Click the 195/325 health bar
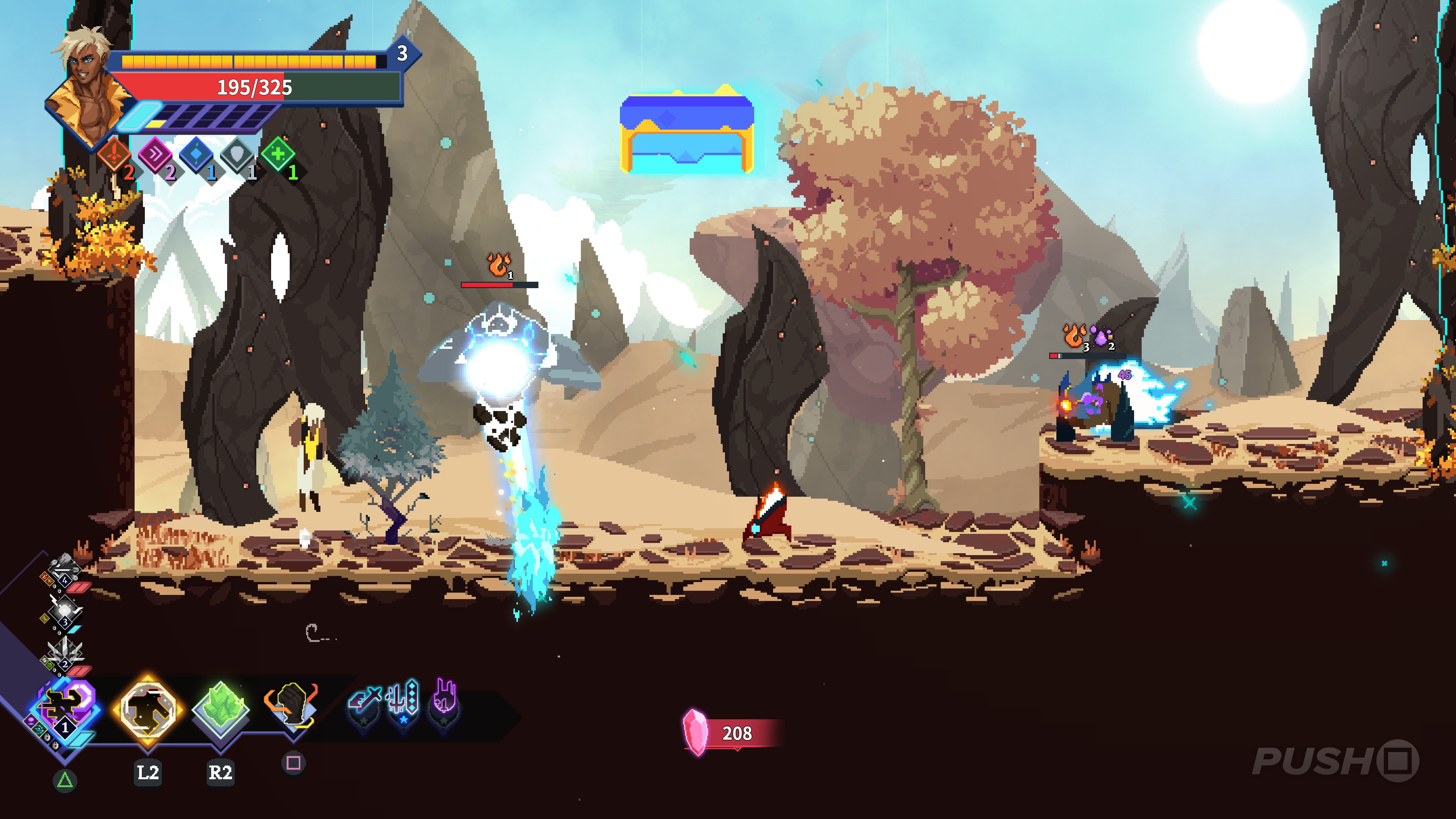The width and height of the screenshot is (1456, 819). tap(253, 88)
